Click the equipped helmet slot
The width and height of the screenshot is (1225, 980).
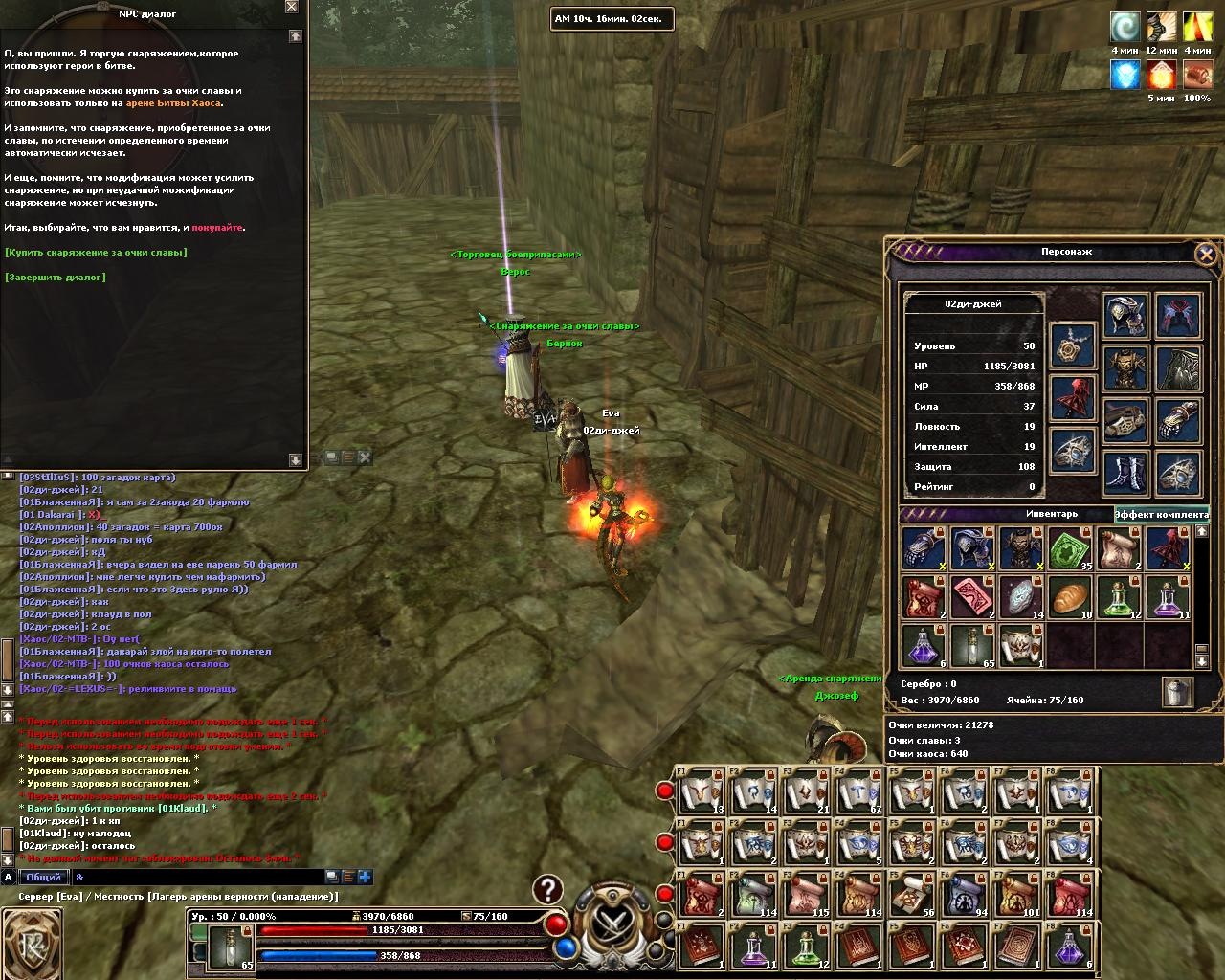1125,316
